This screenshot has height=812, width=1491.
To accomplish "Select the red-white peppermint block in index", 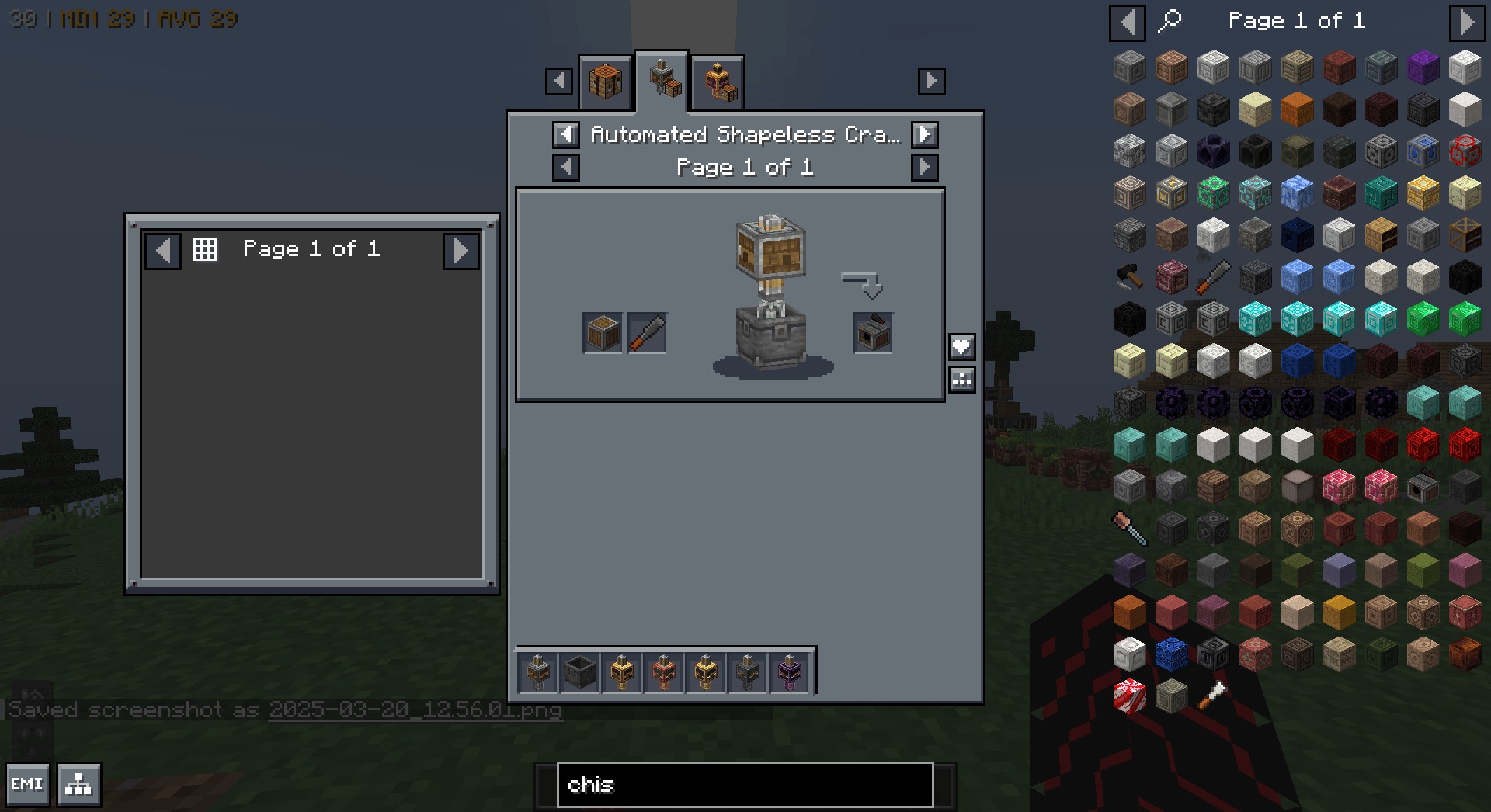I will click(1129, 696).
